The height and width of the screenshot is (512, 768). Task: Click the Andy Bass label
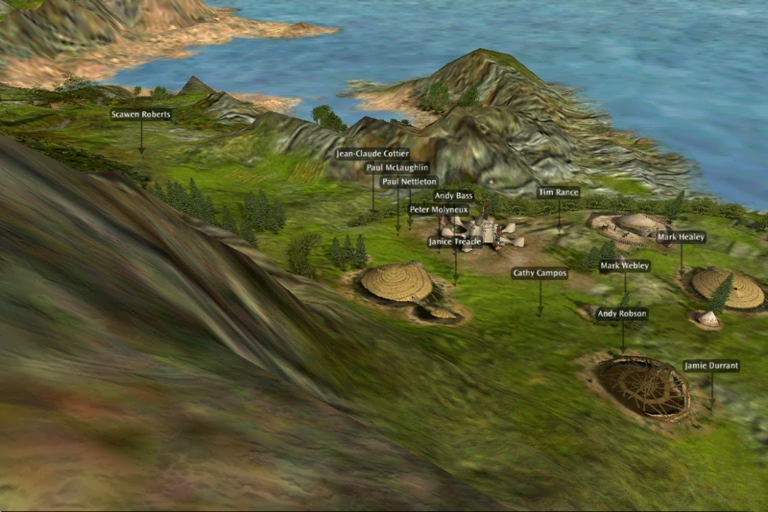pyautogui.click(x=454, y=196)
